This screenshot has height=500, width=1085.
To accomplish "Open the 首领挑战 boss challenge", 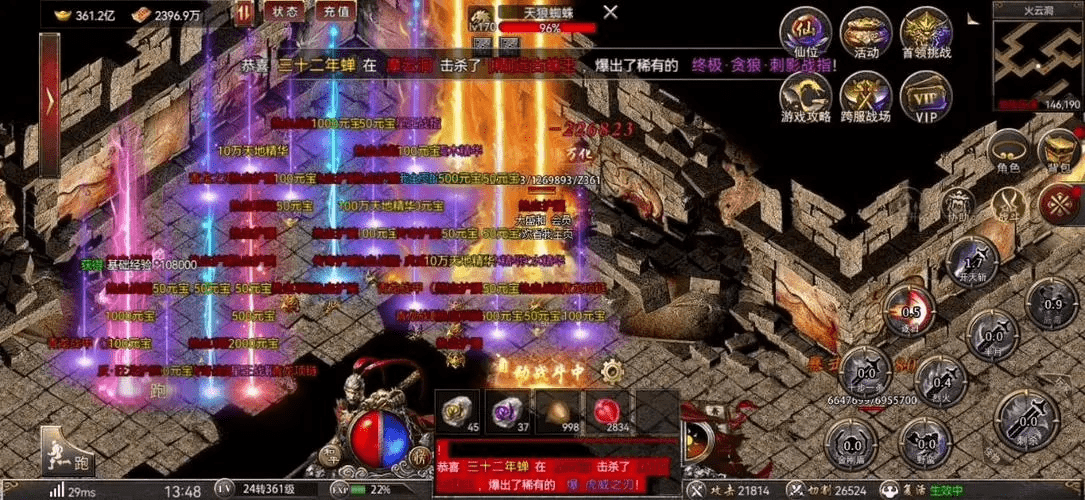I will point(925,34).
